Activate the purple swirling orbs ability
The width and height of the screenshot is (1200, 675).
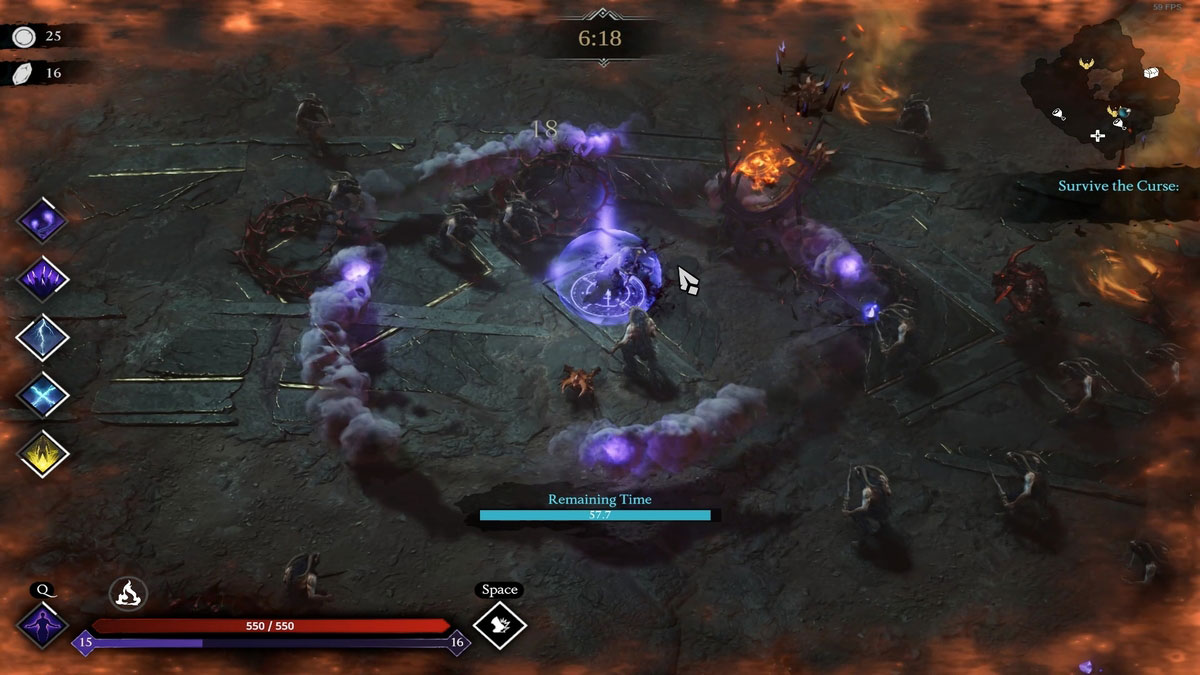tap(42, 220)
